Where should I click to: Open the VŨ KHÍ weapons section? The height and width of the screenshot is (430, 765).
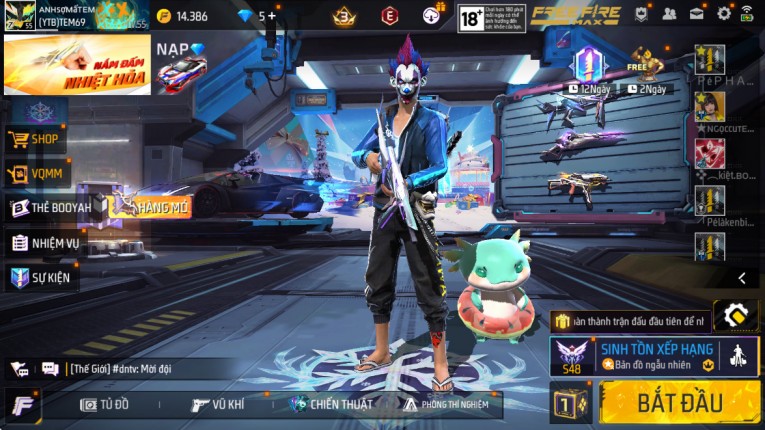217,404
